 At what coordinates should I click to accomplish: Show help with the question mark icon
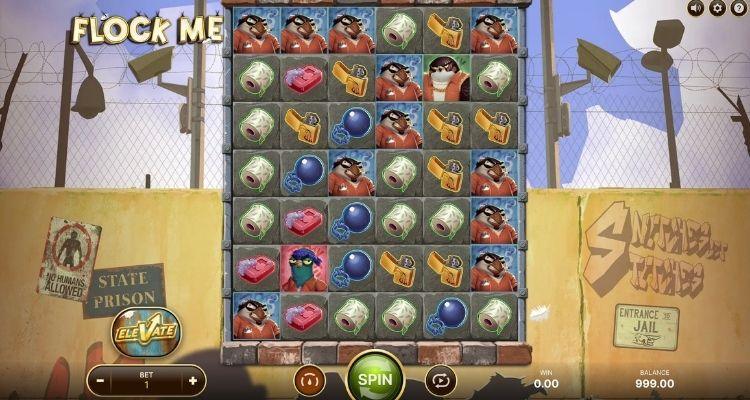coord(738,8)
